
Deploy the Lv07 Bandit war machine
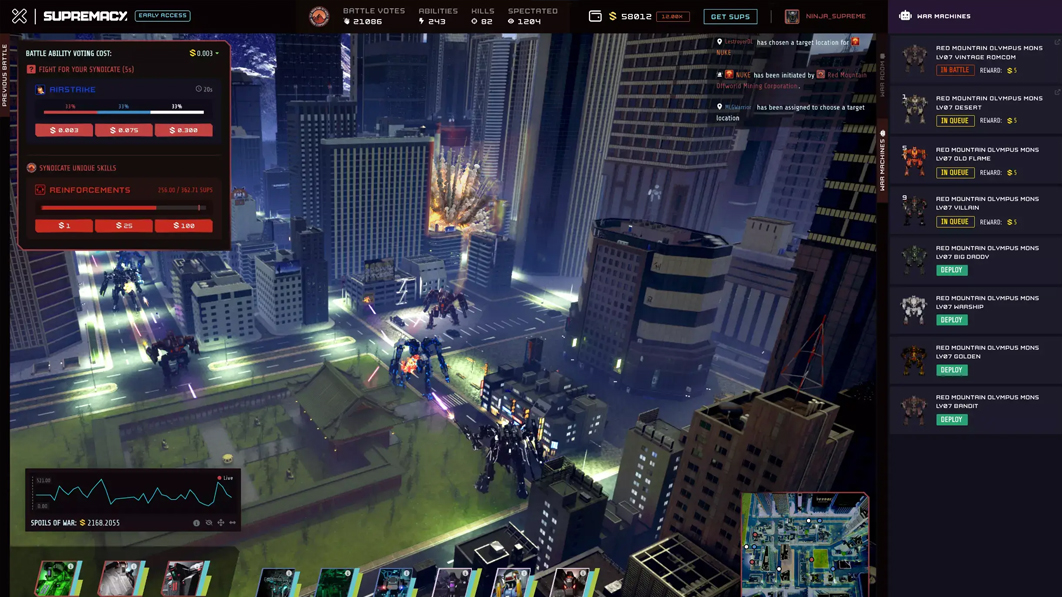pyautogui.click(x=951, y=420)
